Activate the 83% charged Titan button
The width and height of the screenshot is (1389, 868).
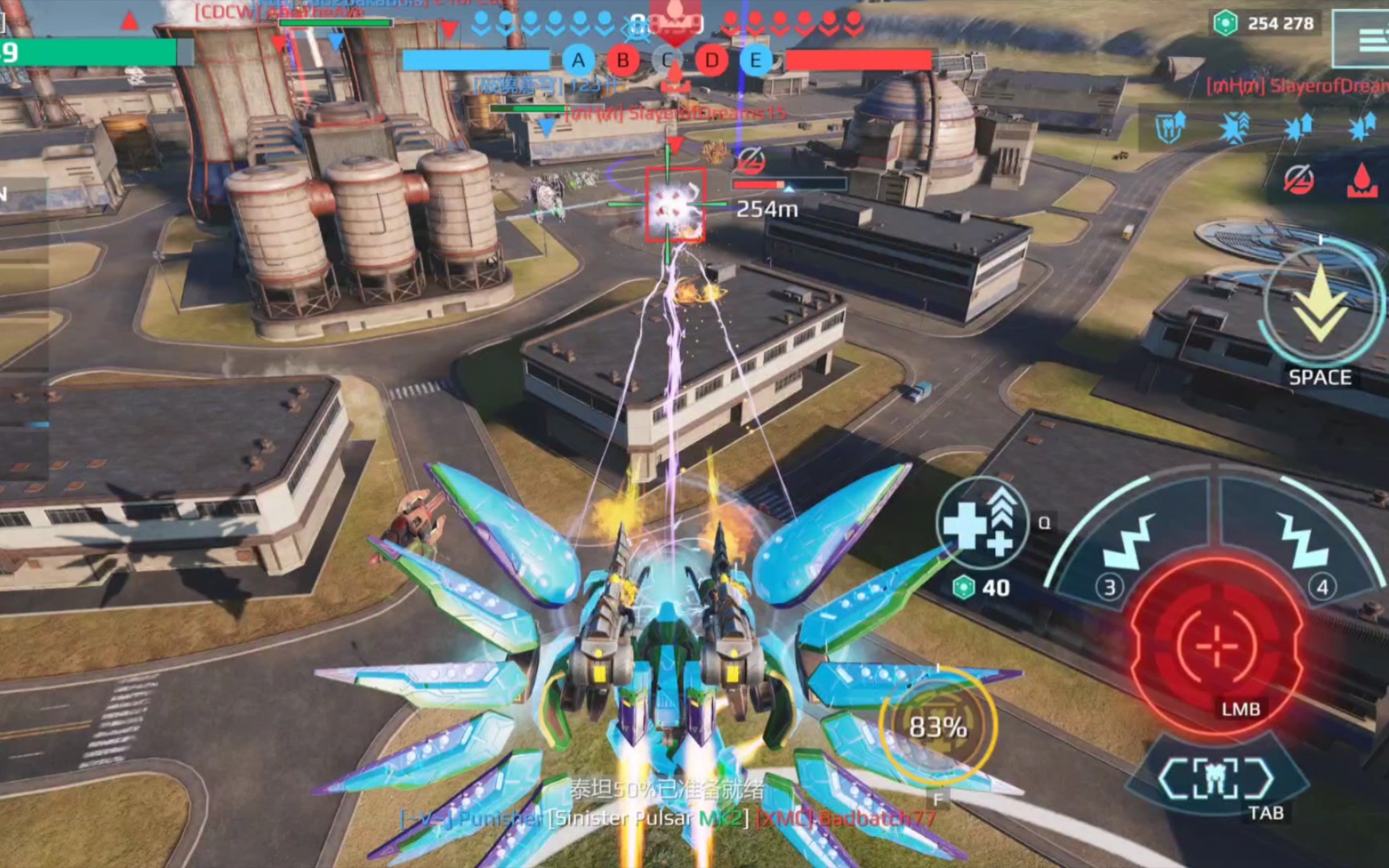click(x=937, y=727)
